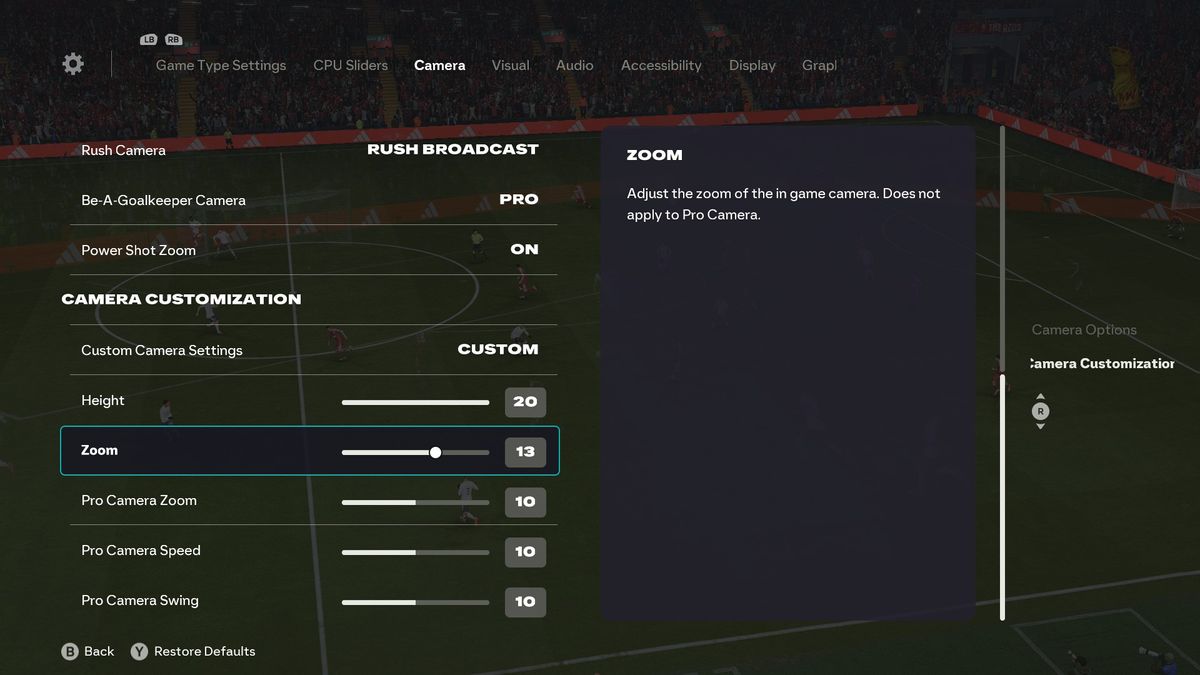The width and height of the screenshot is (1200, 675).
Task: Set the Pro Camera Speed slider
Action: point(415,552)
